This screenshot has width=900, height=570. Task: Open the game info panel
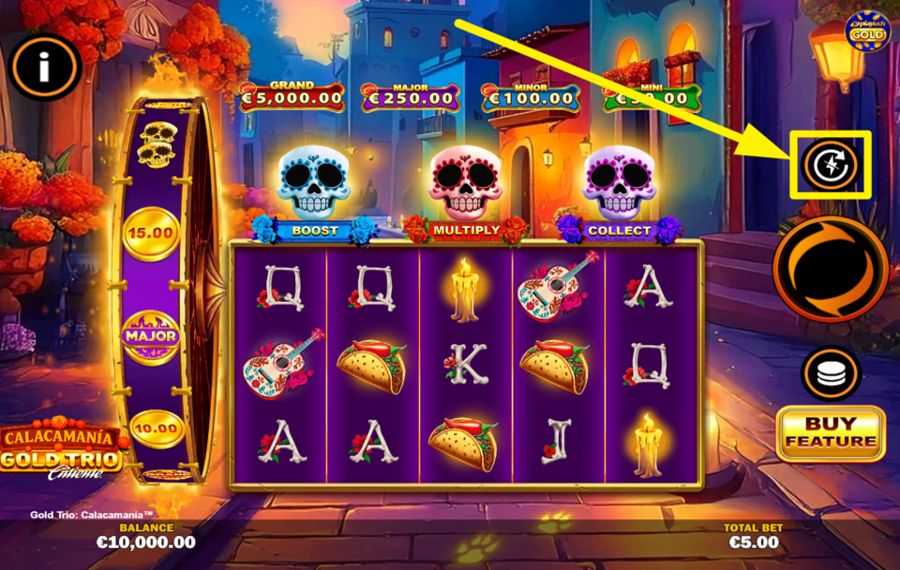click(x=44, y=68)
